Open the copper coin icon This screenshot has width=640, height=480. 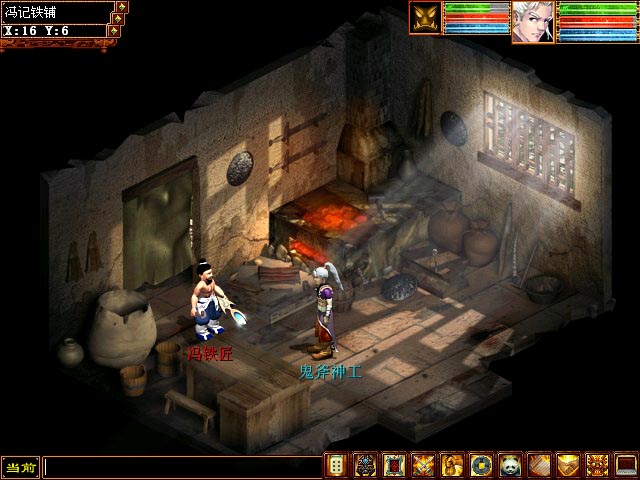point(481,465)
